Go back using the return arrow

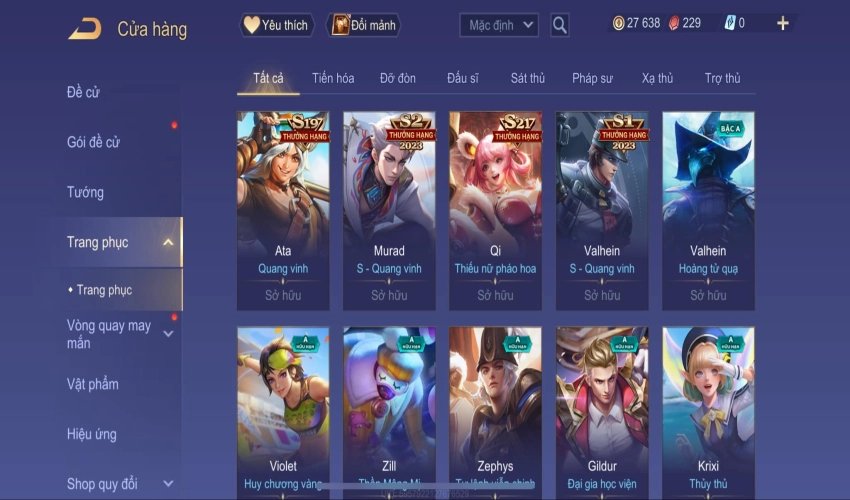pos(84,29)
